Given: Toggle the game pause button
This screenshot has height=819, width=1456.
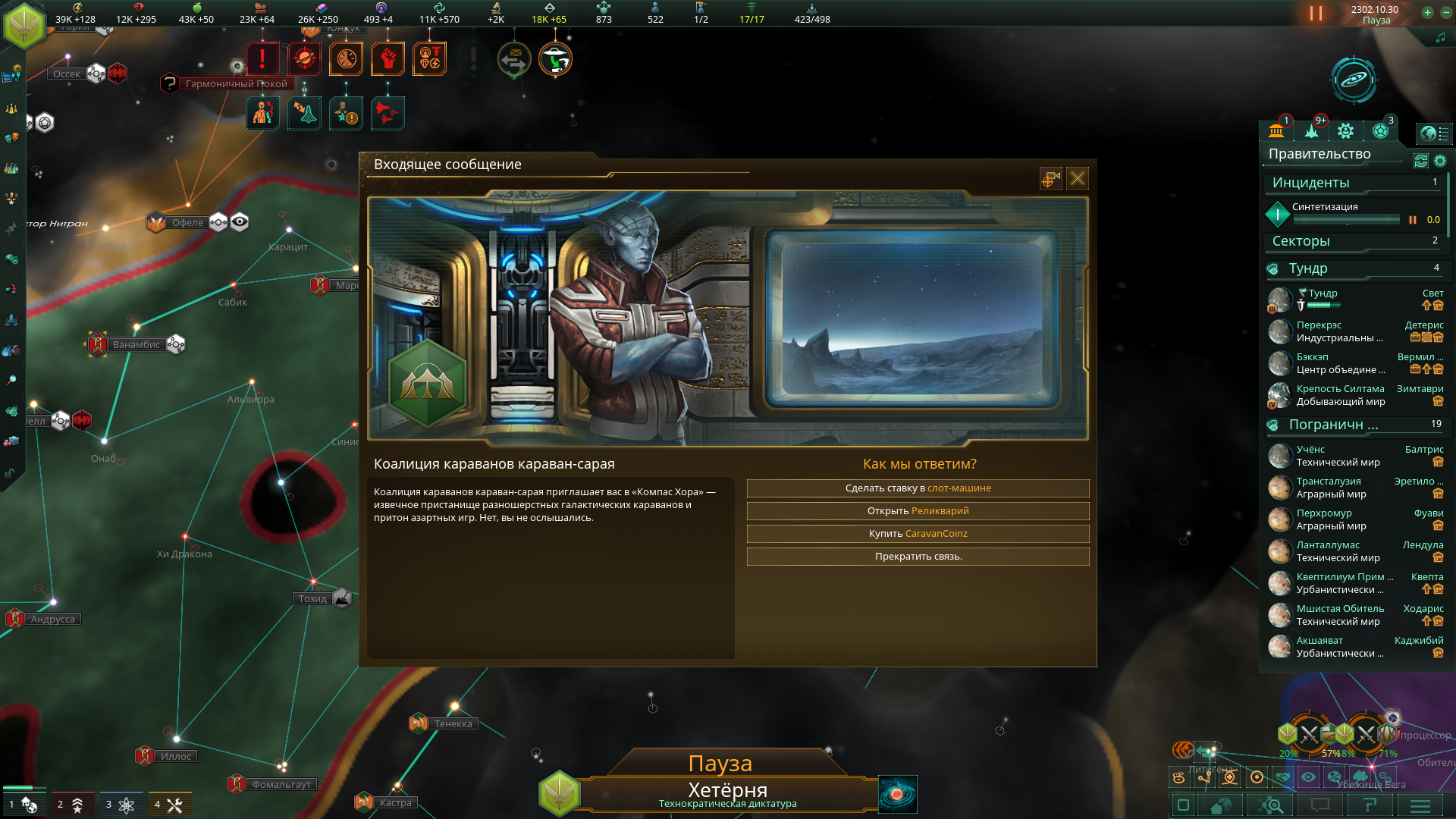Looking at the screenshot, I should click(x=1316, y=14).
